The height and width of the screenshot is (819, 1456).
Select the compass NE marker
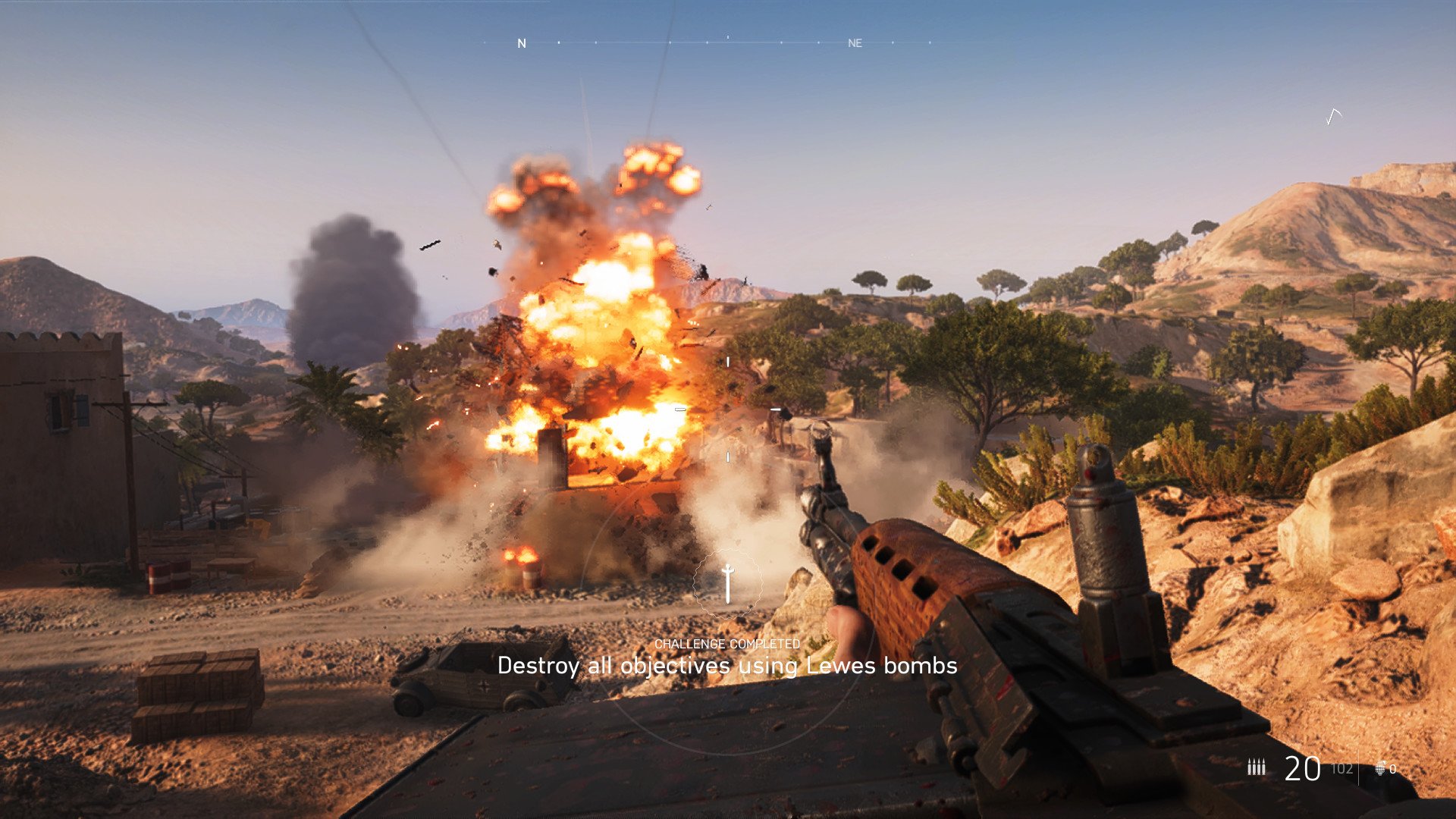[855, 43]
